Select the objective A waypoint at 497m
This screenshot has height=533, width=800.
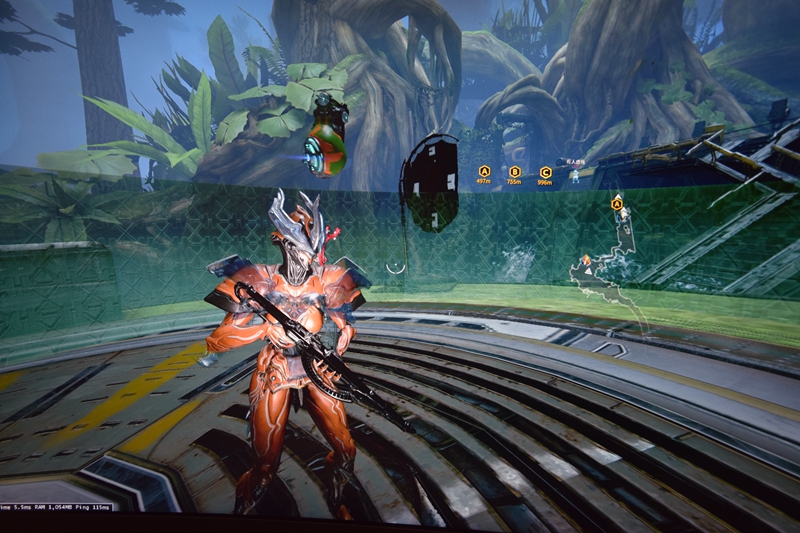[x=484, y=171]
